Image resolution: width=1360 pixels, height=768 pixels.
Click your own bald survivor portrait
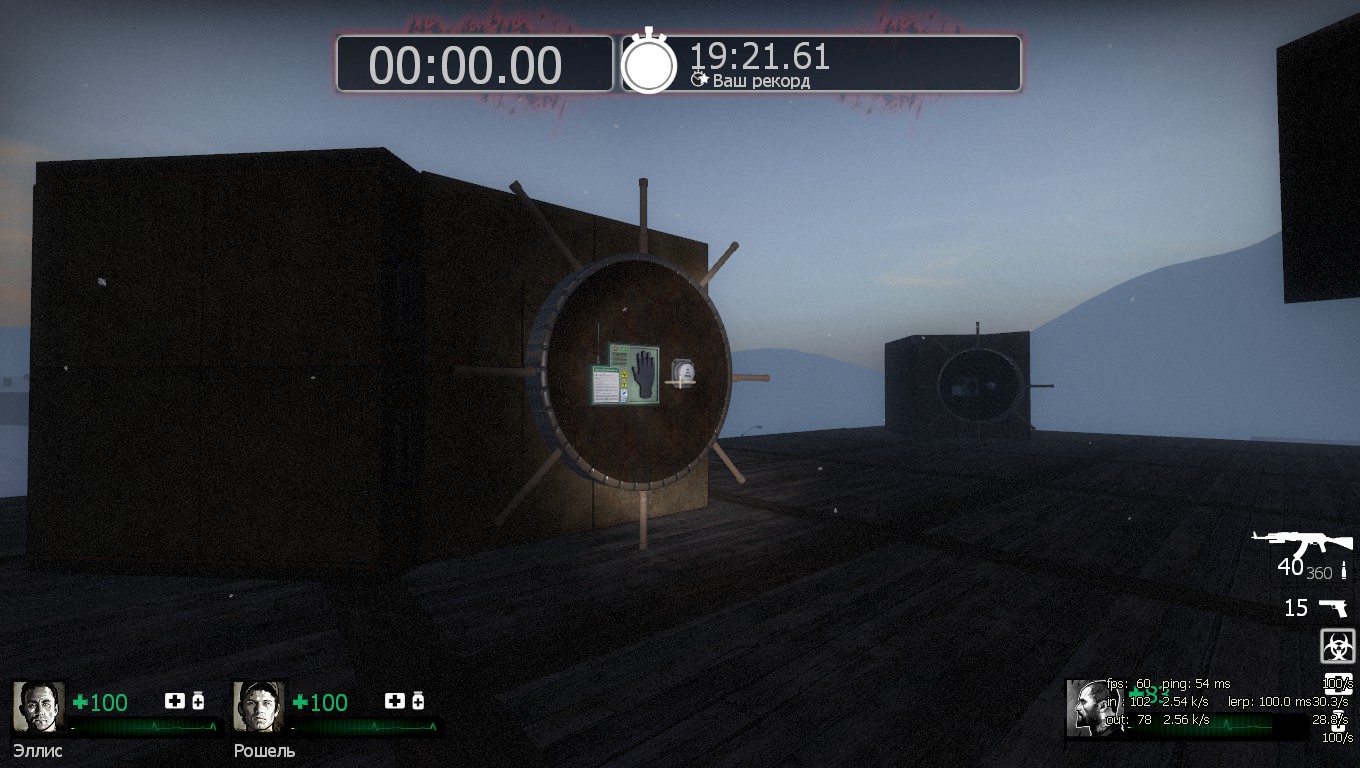(x=1087, y=708)
